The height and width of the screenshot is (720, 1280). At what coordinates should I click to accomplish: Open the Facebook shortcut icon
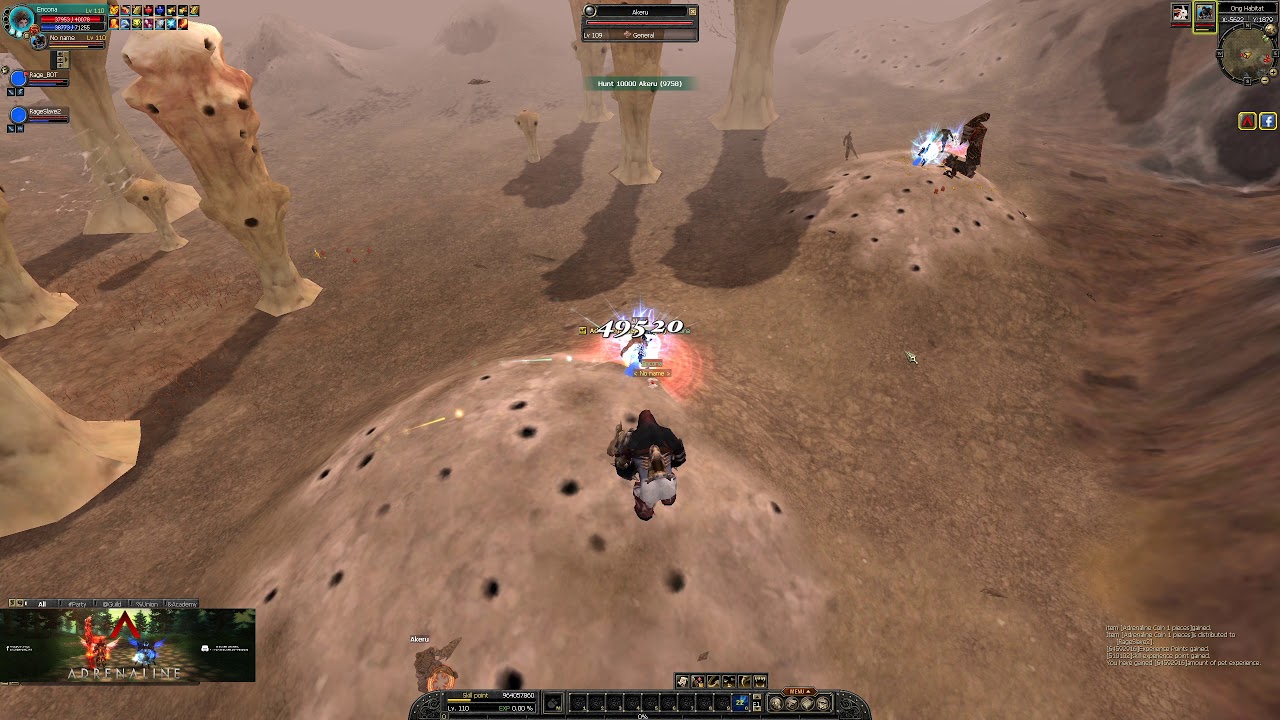(1267, 121)
